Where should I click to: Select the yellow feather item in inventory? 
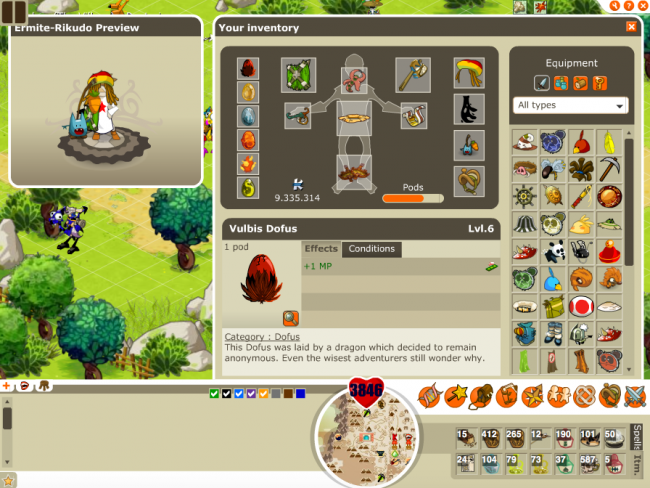(608, 141)
